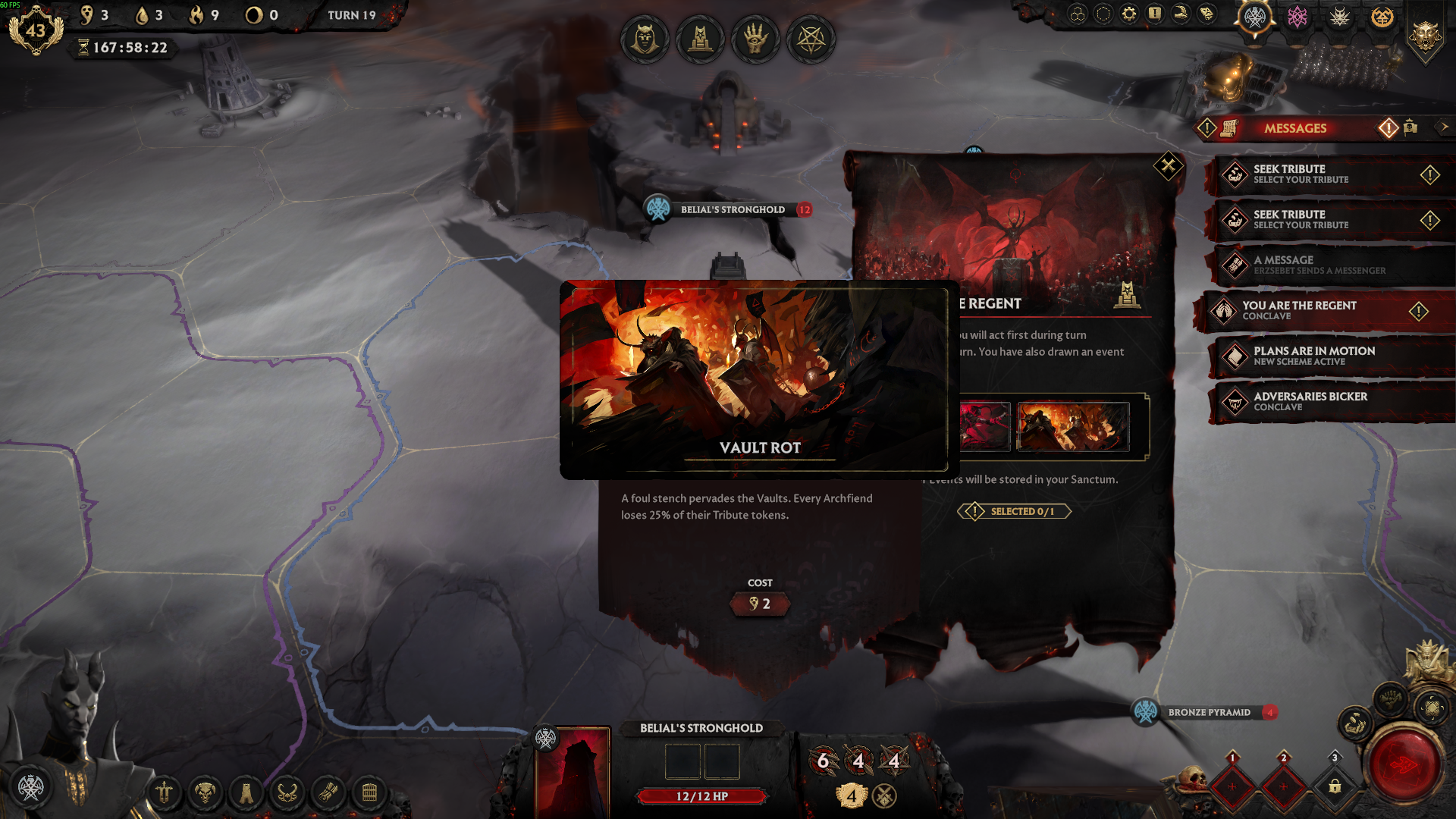Click the Belial's Stronghold map label
The width and height of the screenshot is (1456, 819).
[732, 209]
